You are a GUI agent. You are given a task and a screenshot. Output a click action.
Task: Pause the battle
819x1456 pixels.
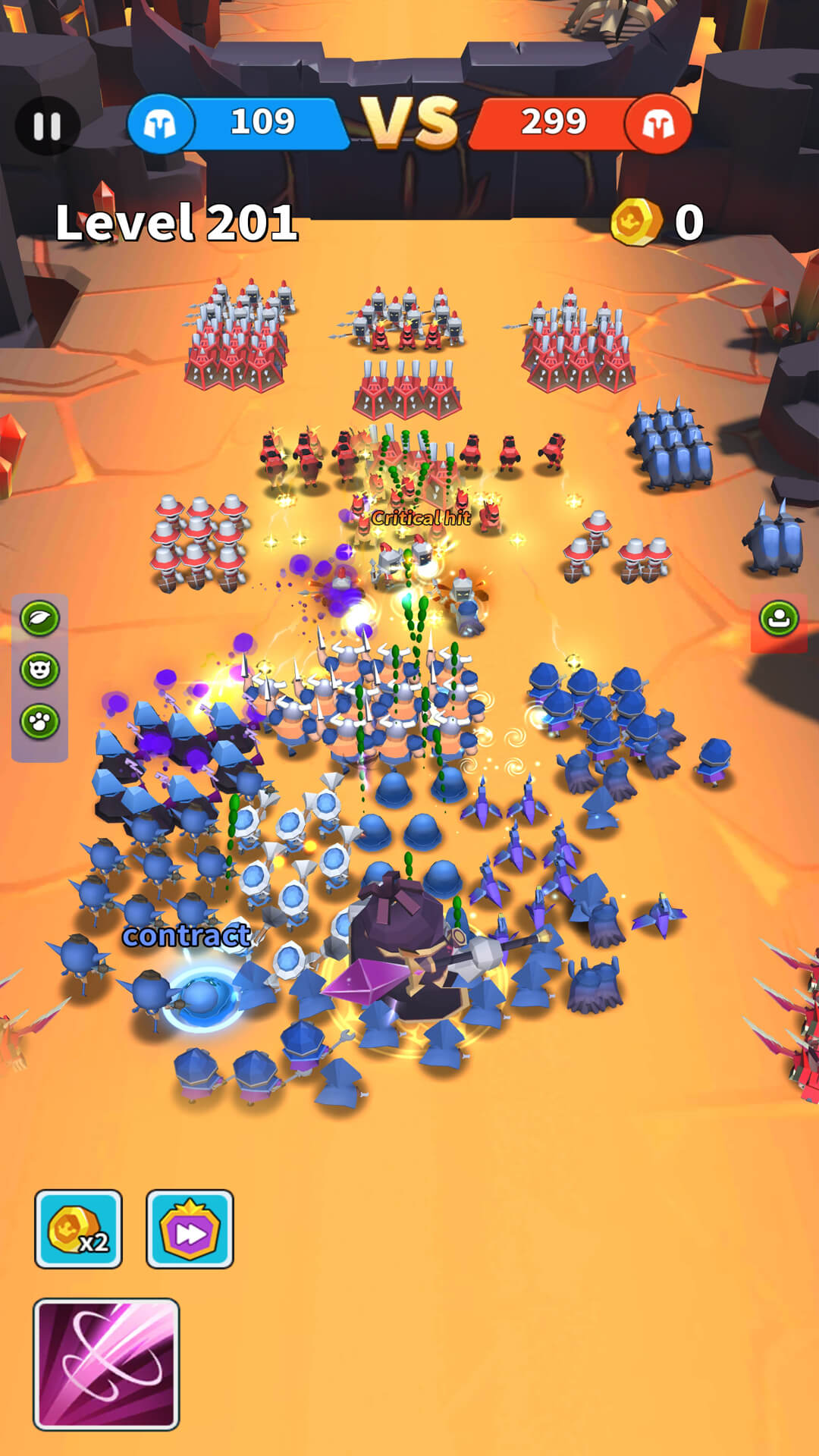point(47,126)
